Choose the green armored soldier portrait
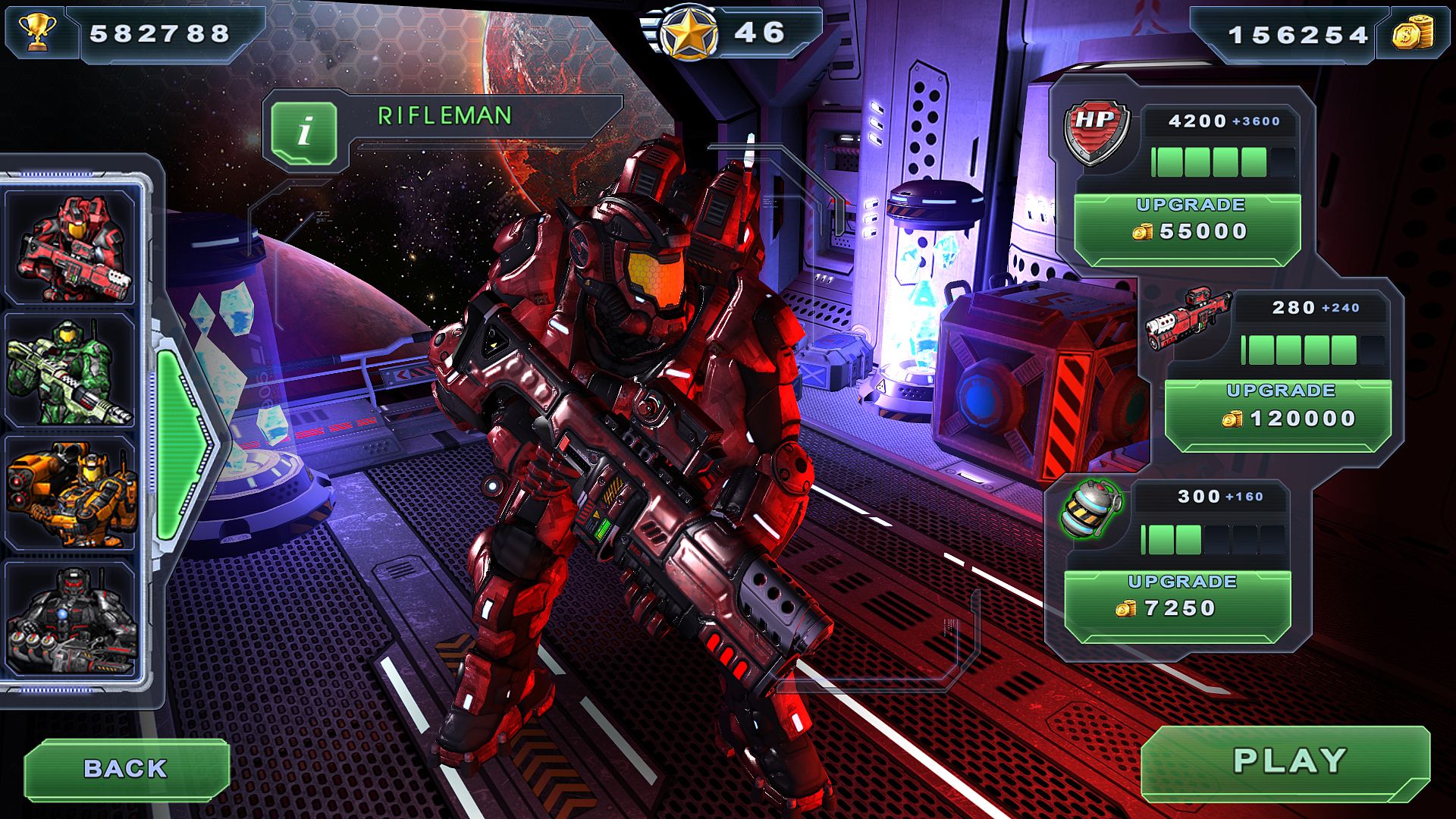Screen dimensions: 1456x819 71,371
